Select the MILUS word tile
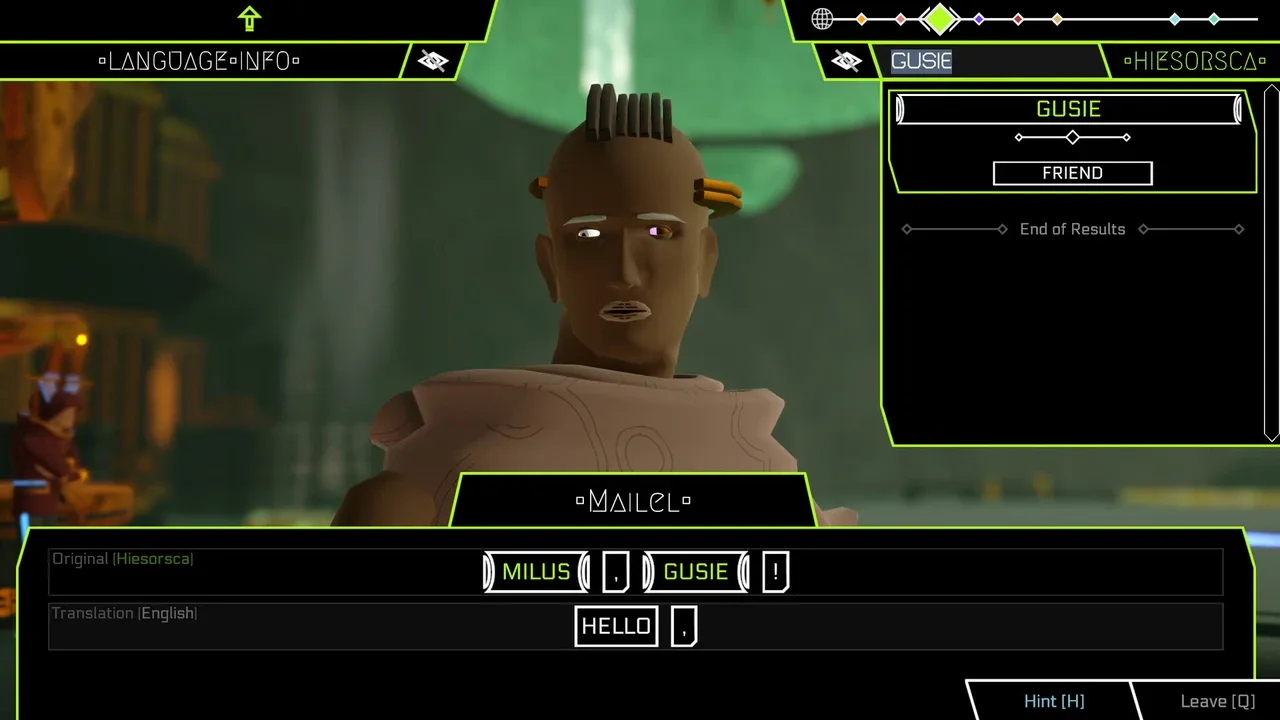 point(536,572)
